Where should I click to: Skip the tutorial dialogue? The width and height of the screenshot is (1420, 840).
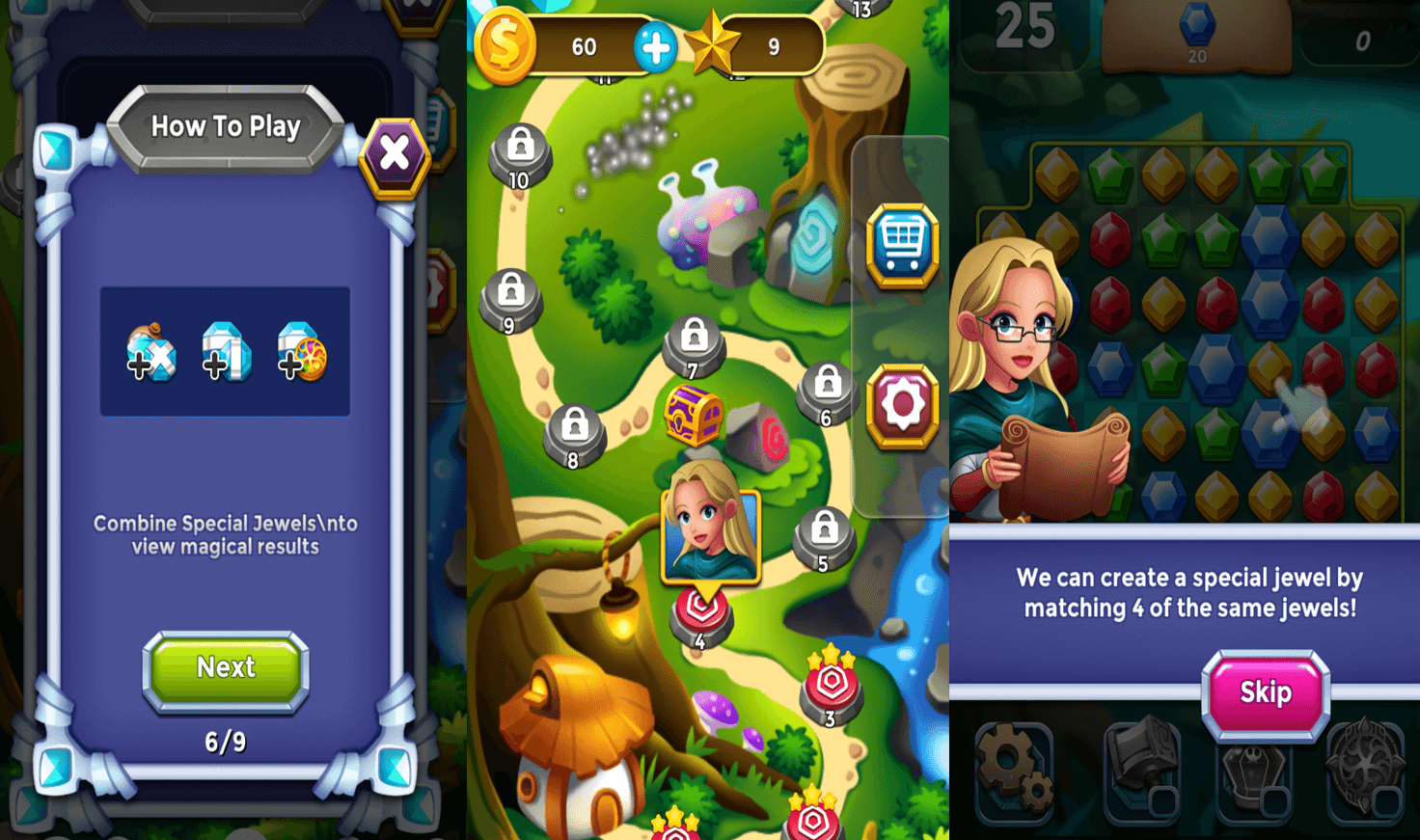1265,693
